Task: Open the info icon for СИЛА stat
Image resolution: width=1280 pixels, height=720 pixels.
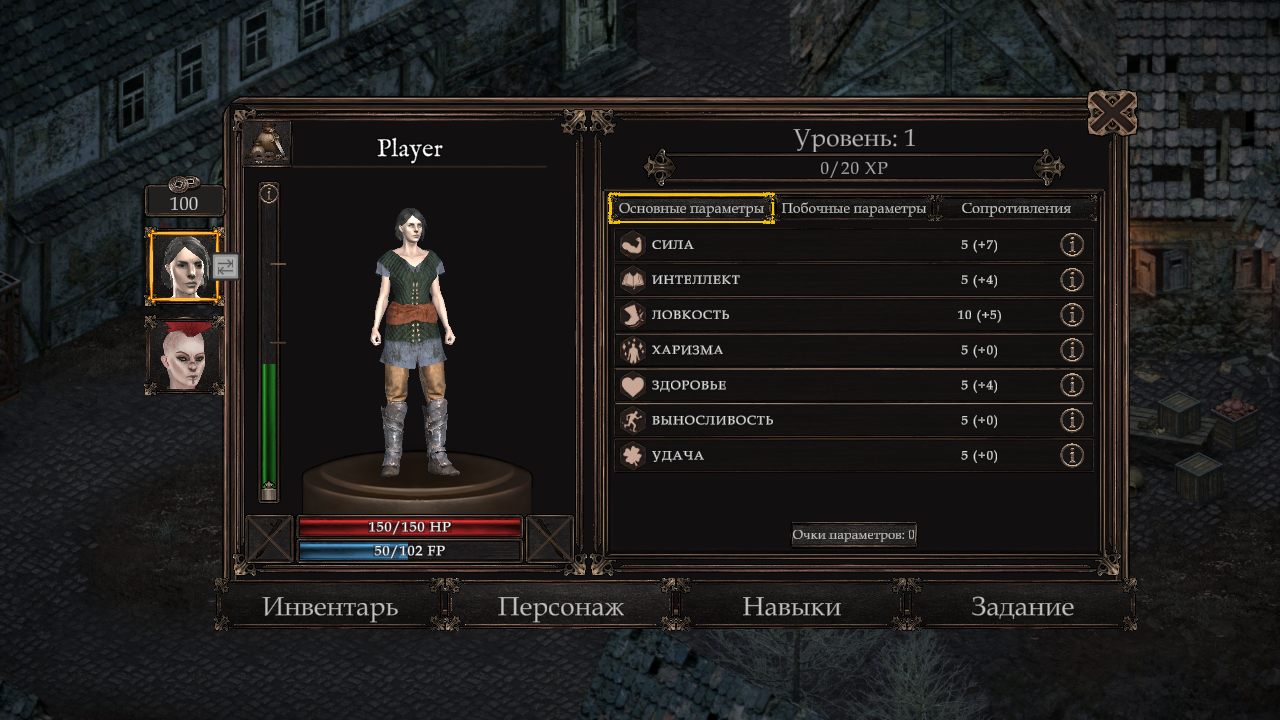Action: (1072, 243)
